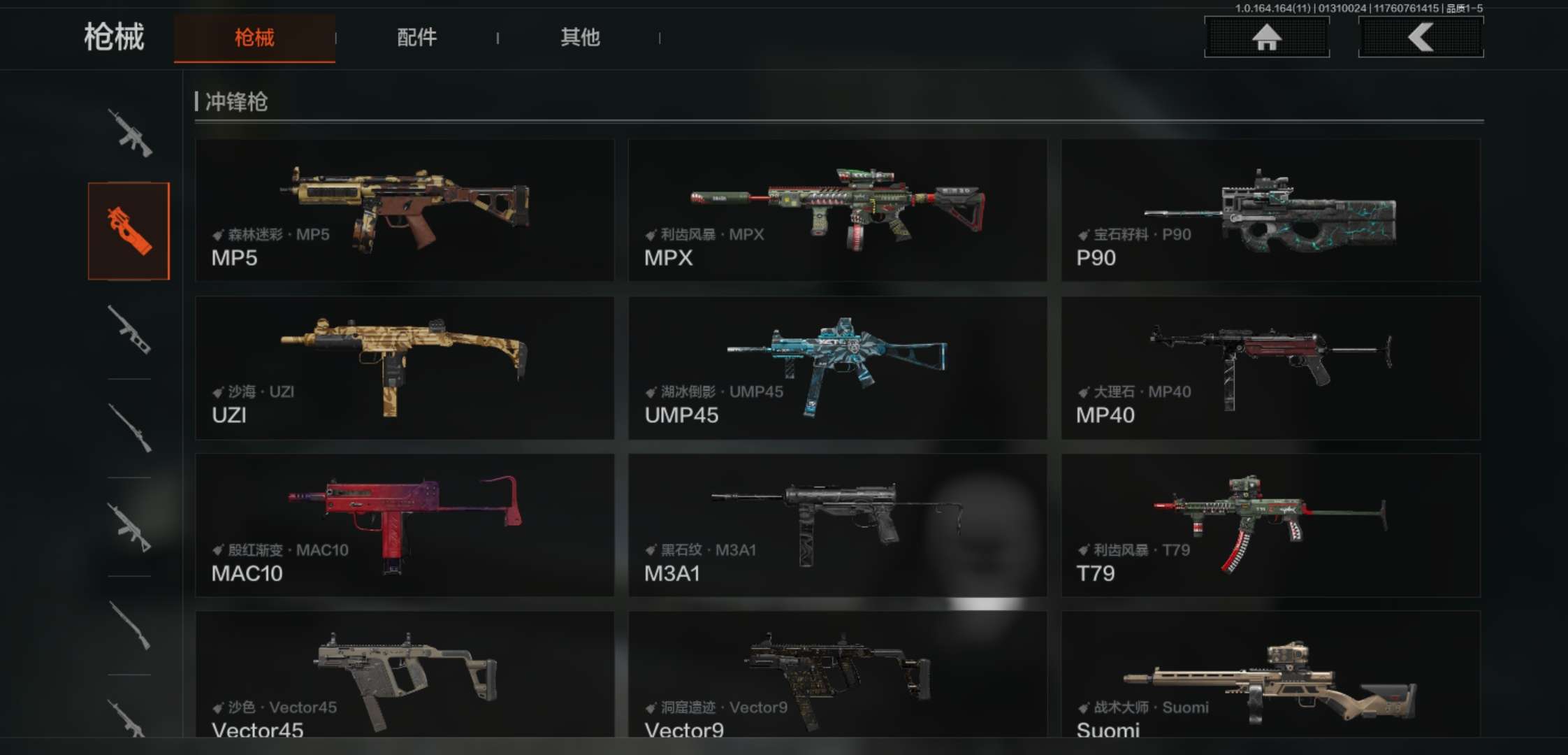Viewport: 1568px width, 755px height.
Task: Switch to the 枪械 tab
Action: click(254, 38)
